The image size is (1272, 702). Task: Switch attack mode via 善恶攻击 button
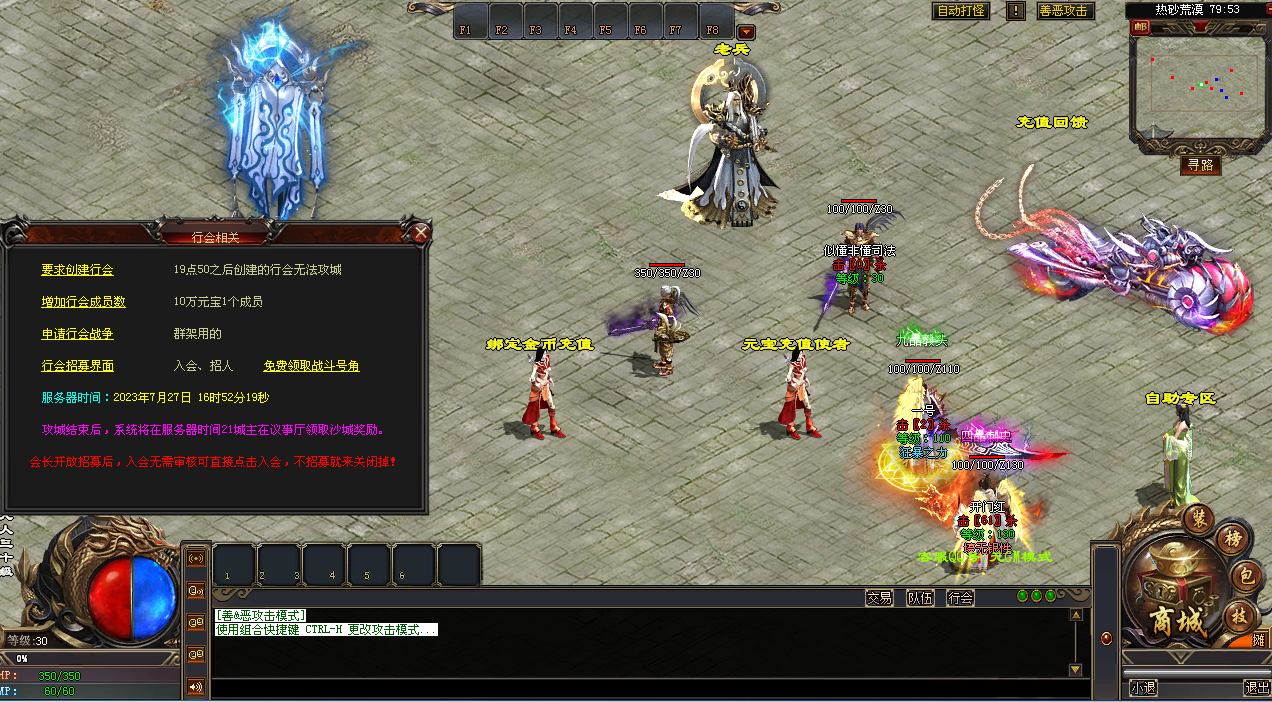click(1065, 11)
